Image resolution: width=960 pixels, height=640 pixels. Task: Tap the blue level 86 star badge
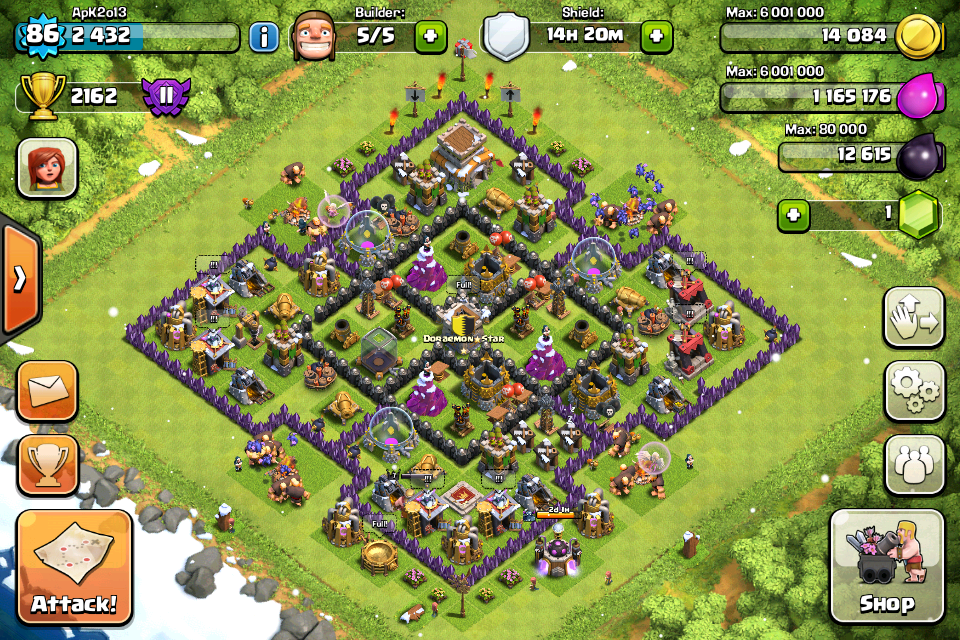click(x=40, y=36)
